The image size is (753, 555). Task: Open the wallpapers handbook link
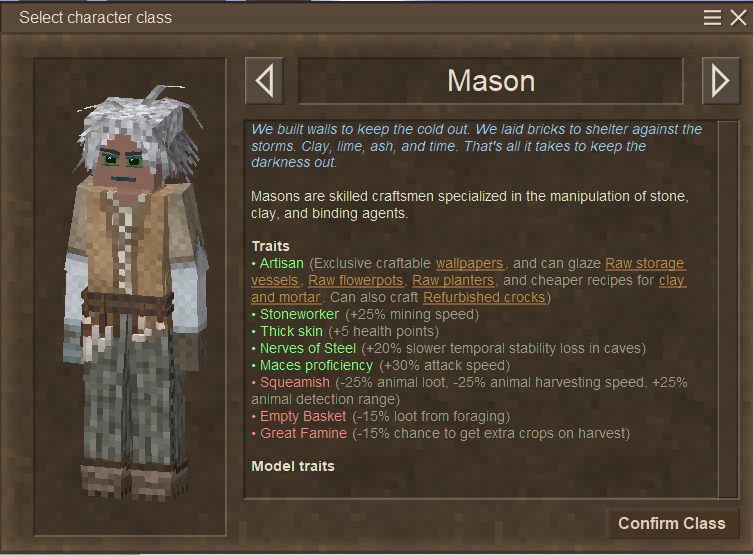click(x=469, y=263)
